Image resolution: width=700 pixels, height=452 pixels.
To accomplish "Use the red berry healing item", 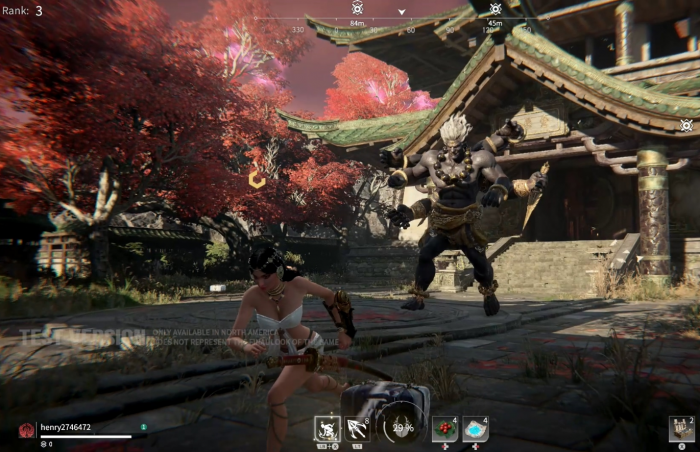I will pyautogui.click(x=444, y=429).
